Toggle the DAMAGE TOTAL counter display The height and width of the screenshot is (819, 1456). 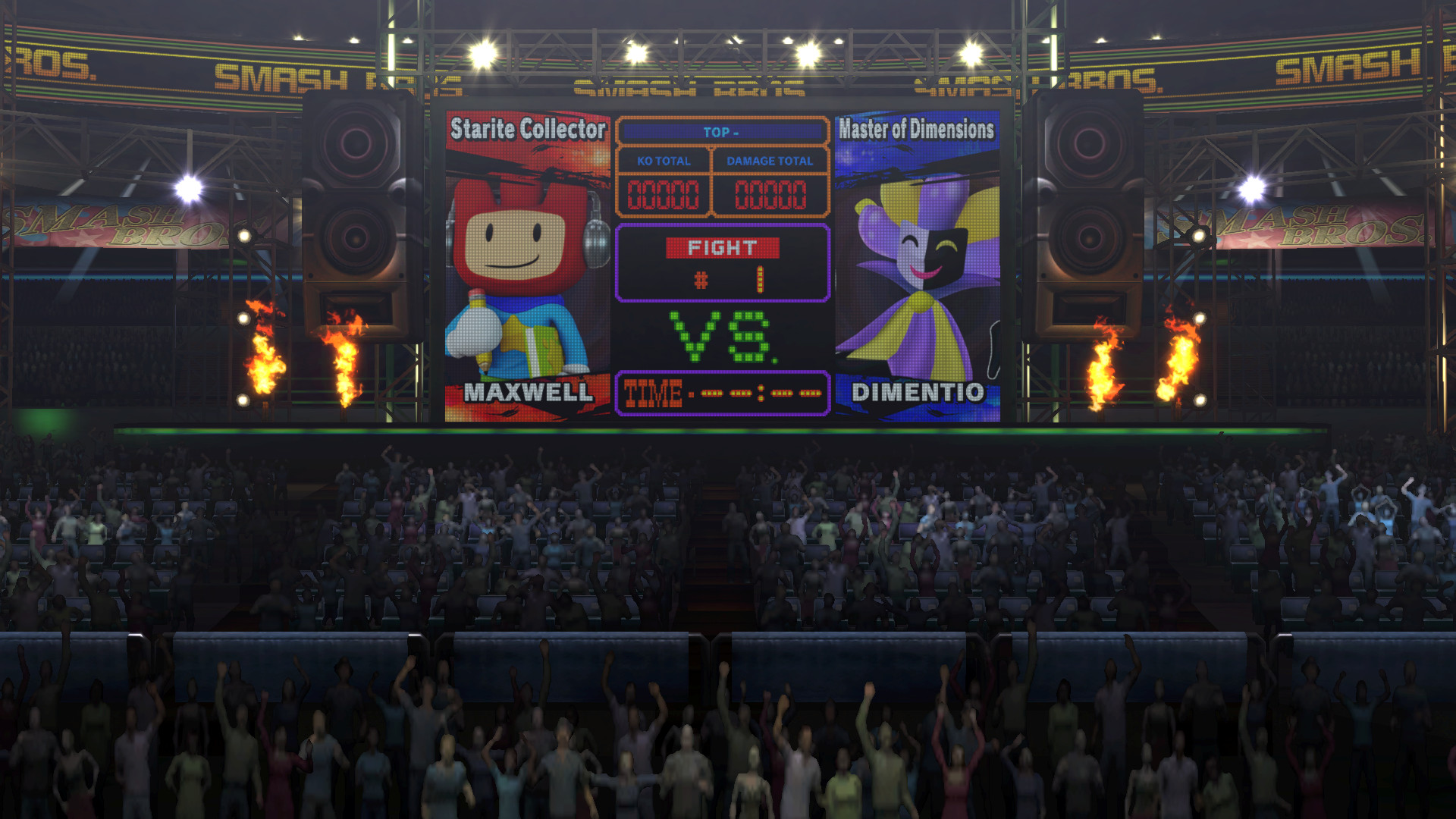(x=770, y=161)
